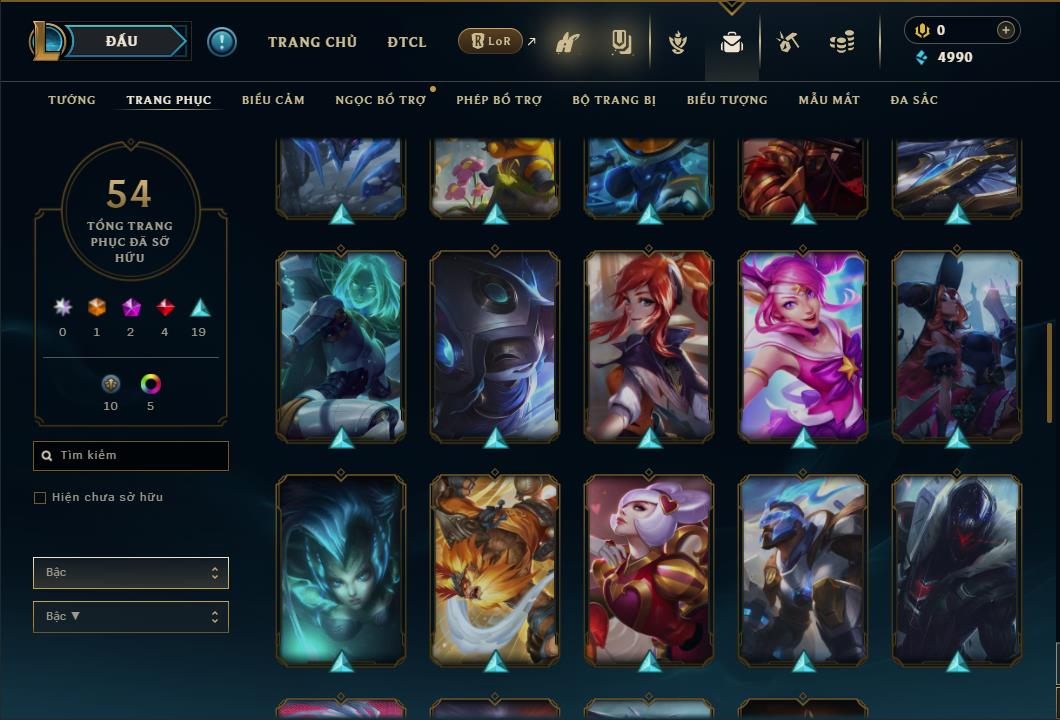
Task: Open the NGỌC BỔ TRỢ tab
Action: [380, 100]
